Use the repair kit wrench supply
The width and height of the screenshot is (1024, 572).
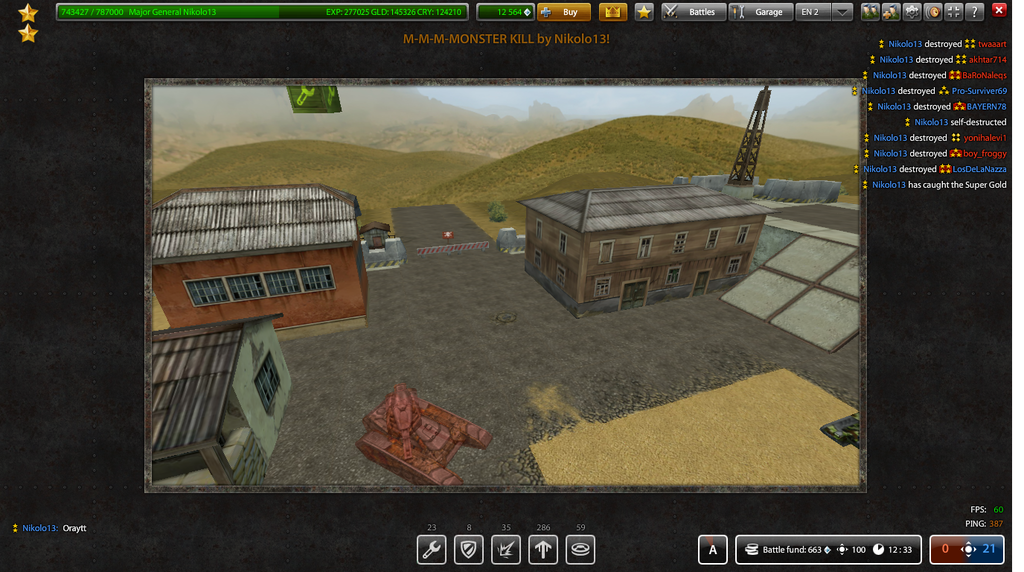coord(432,549)
